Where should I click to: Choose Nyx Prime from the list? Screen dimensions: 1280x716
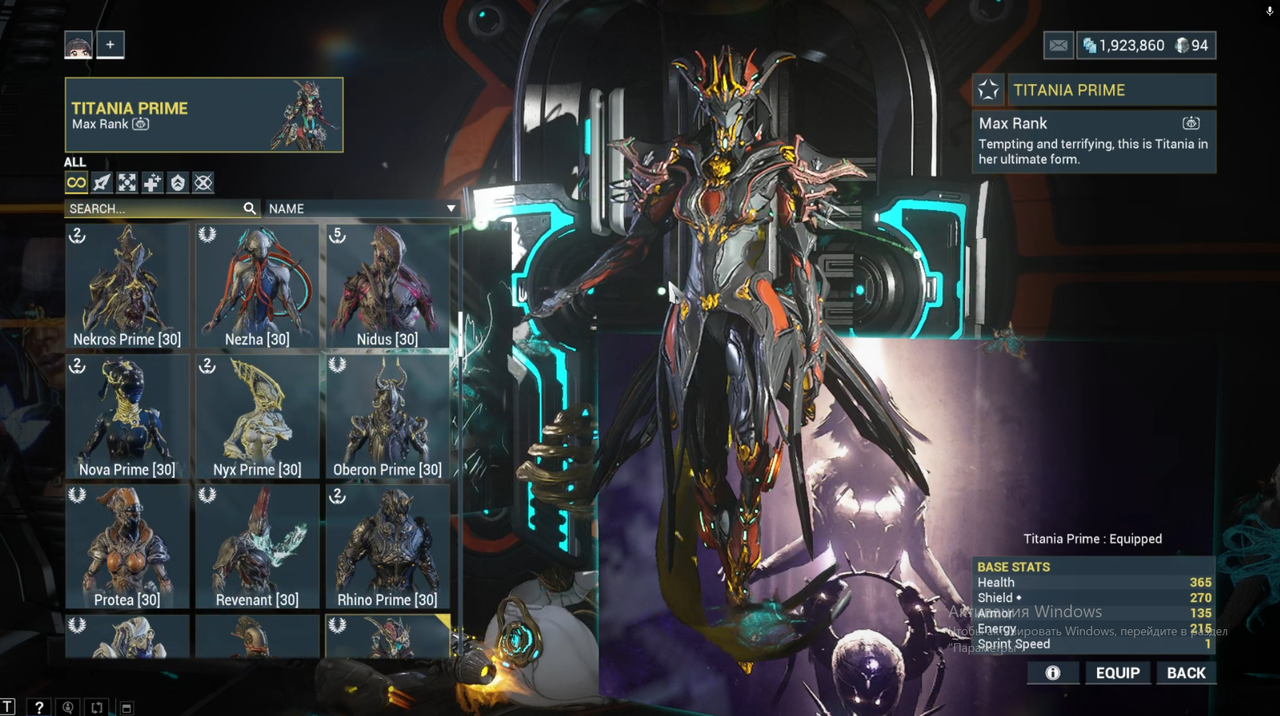pos(257,417)
